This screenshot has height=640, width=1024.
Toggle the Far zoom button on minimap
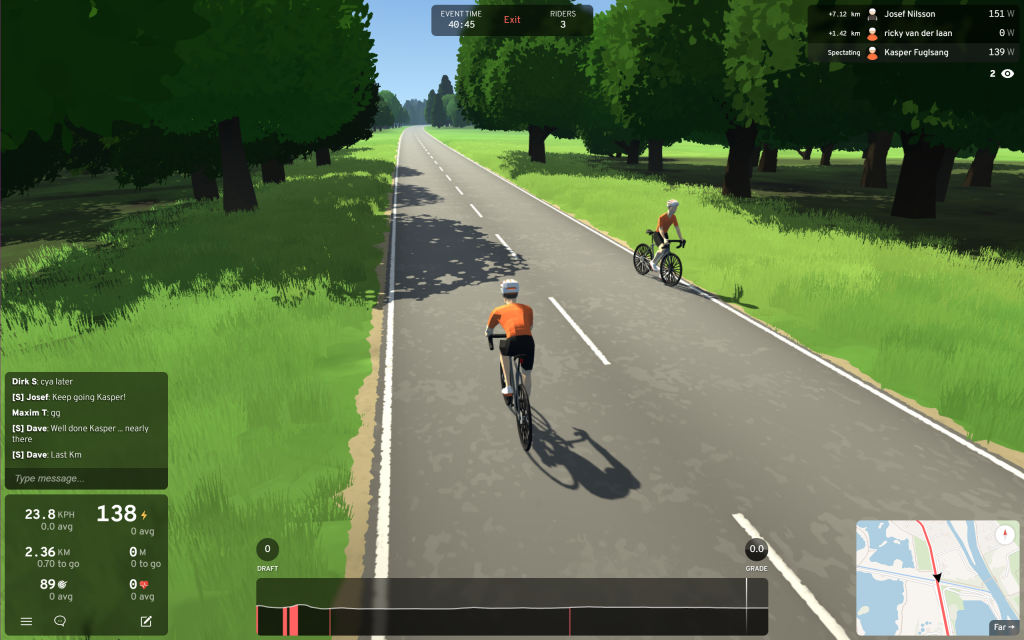tap(1001, 627)
